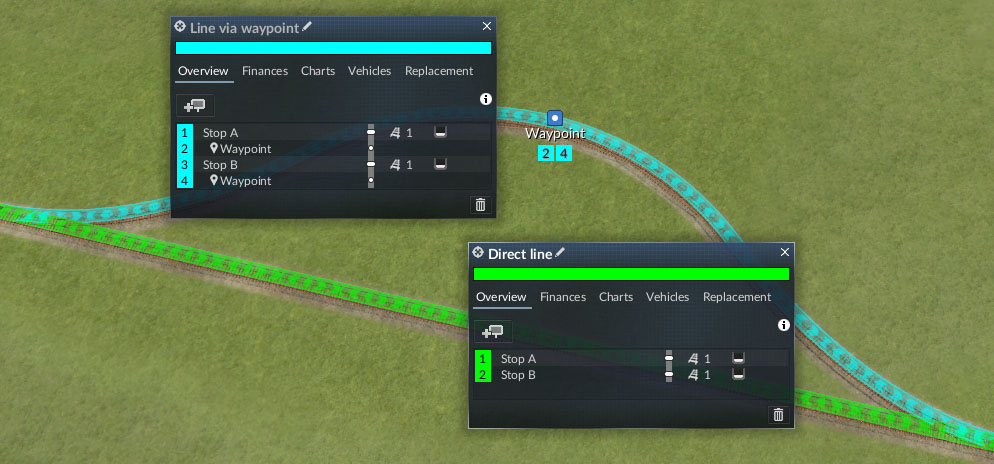Select Stop B in the Direct line list
The image size is (994, 464).
tap(518, 375)
